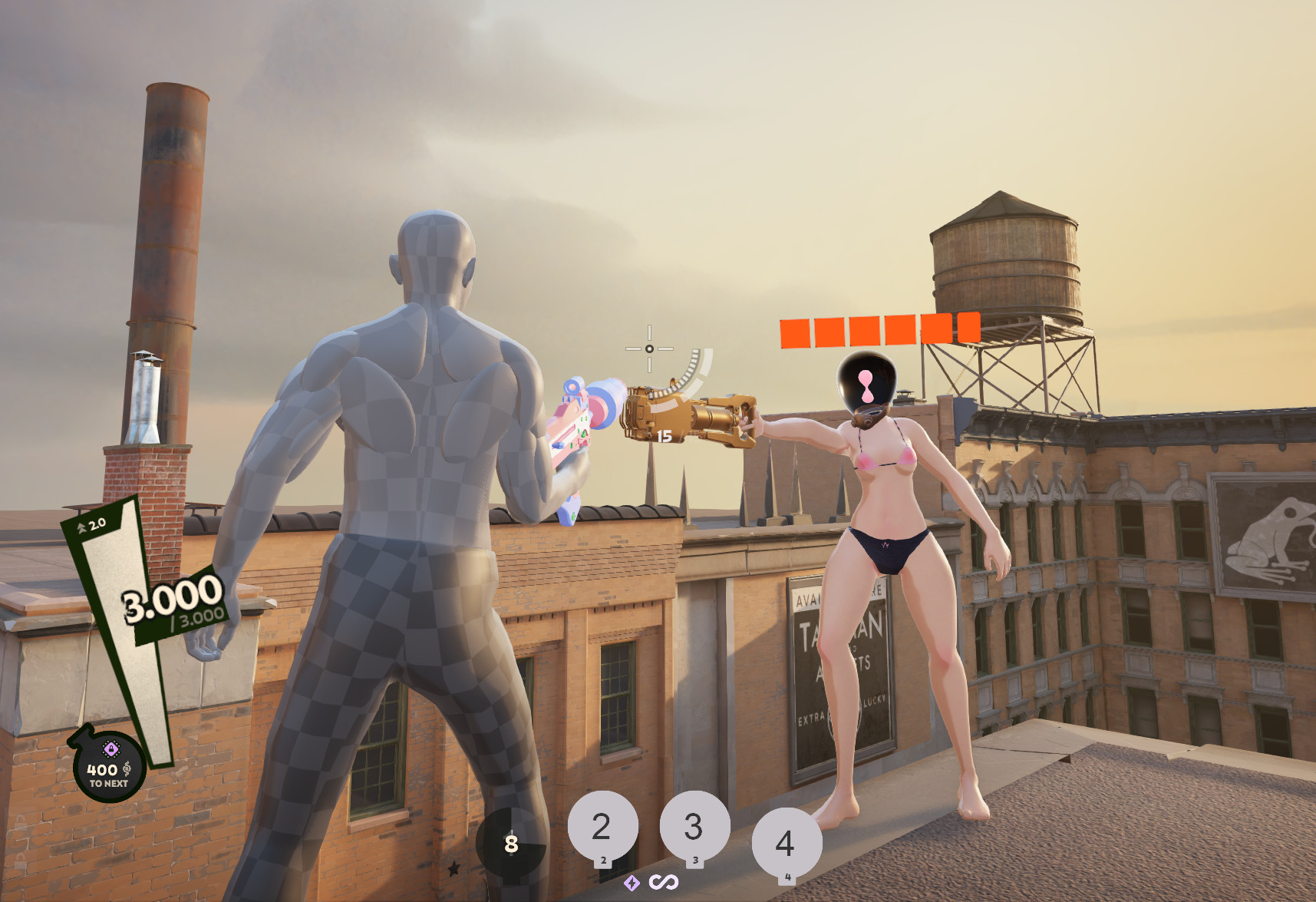1316x902 pixels.
Task: Click the pink hourglass icon on the enemy's visor
Action: [x=867, y=388]
